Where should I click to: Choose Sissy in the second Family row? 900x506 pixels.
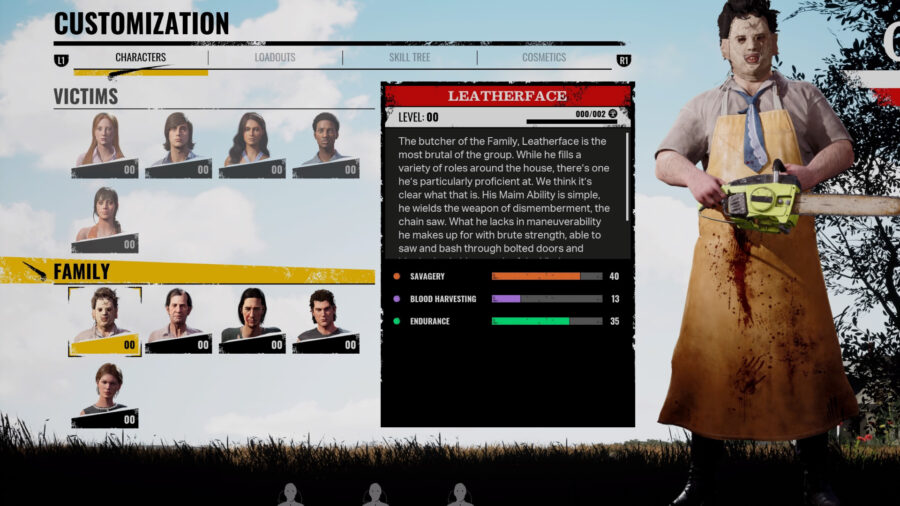[x=104, y=394]
